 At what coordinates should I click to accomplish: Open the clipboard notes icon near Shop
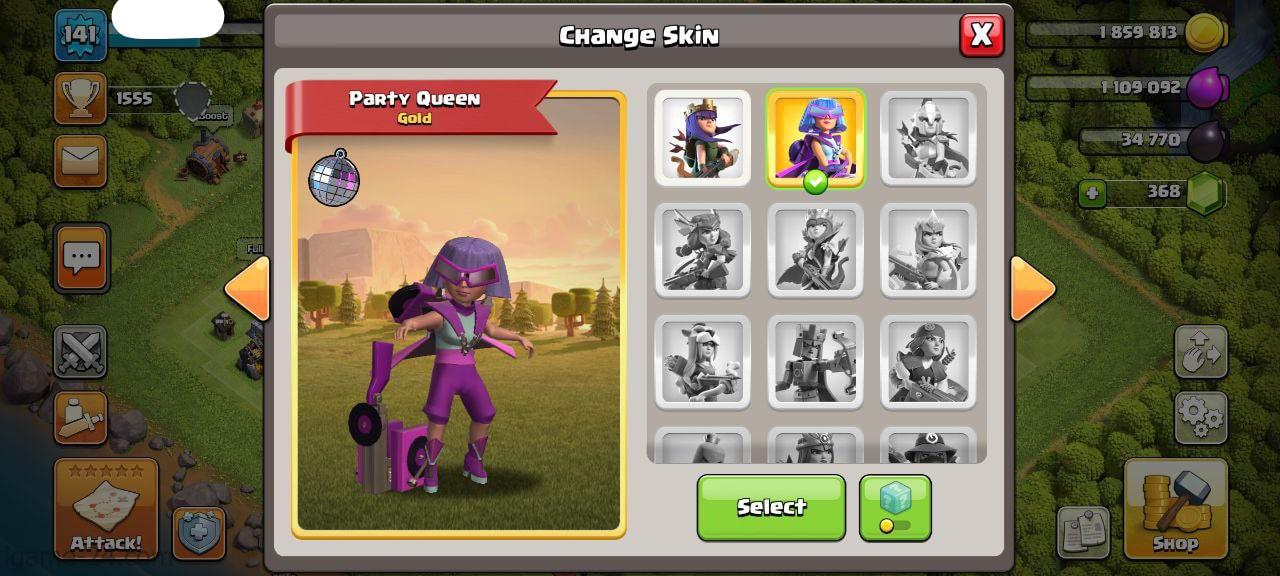click(1083, 533)
